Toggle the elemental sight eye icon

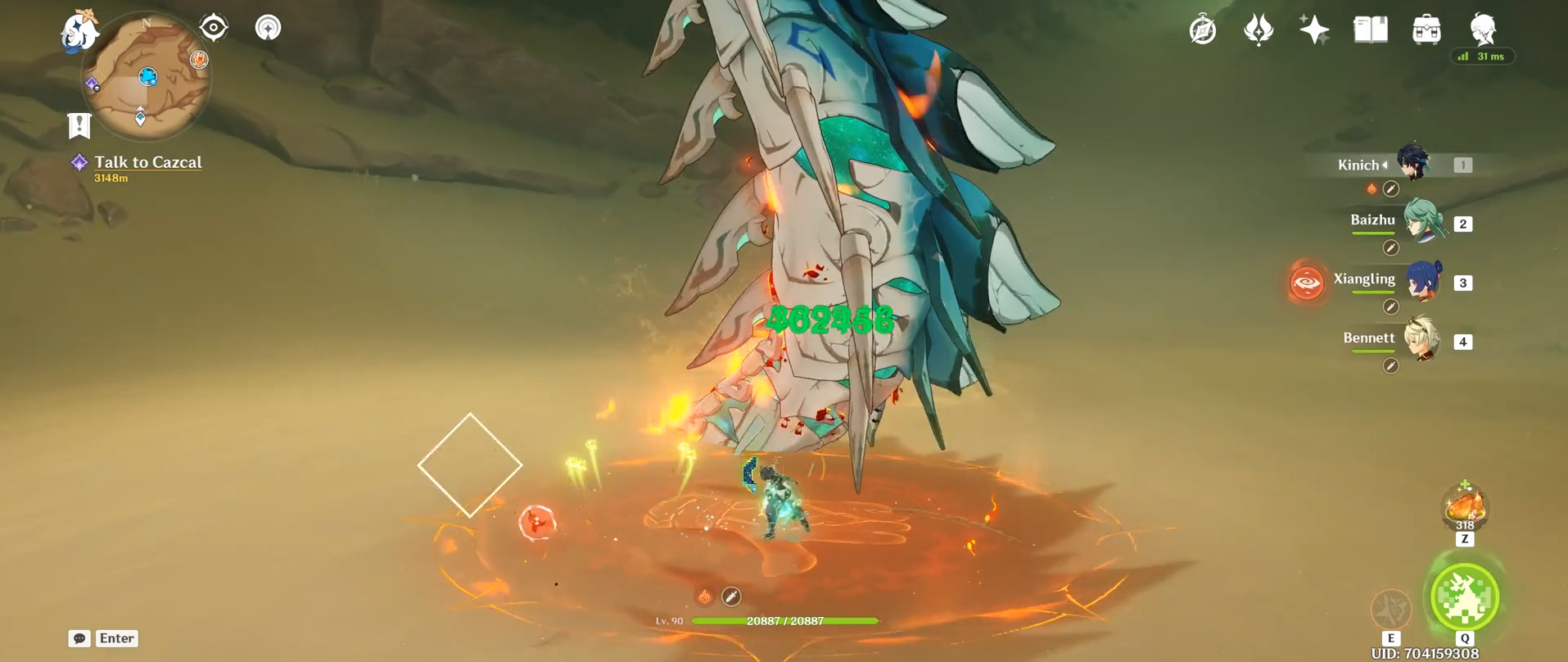[214, 28]
